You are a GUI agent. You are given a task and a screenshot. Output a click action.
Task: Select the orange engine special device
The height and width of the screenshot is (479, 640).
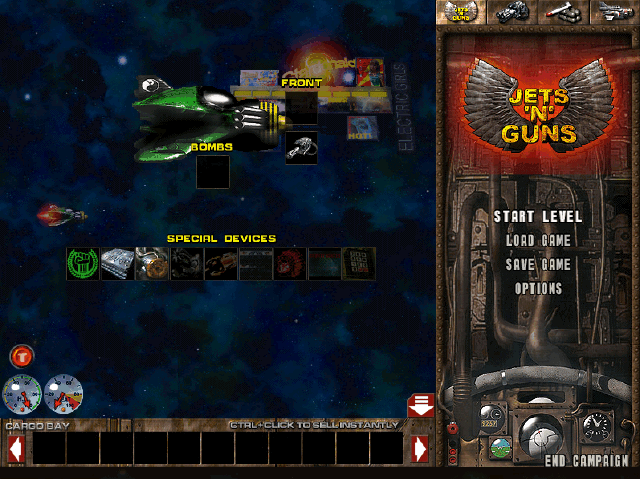[x=151, y=264]
